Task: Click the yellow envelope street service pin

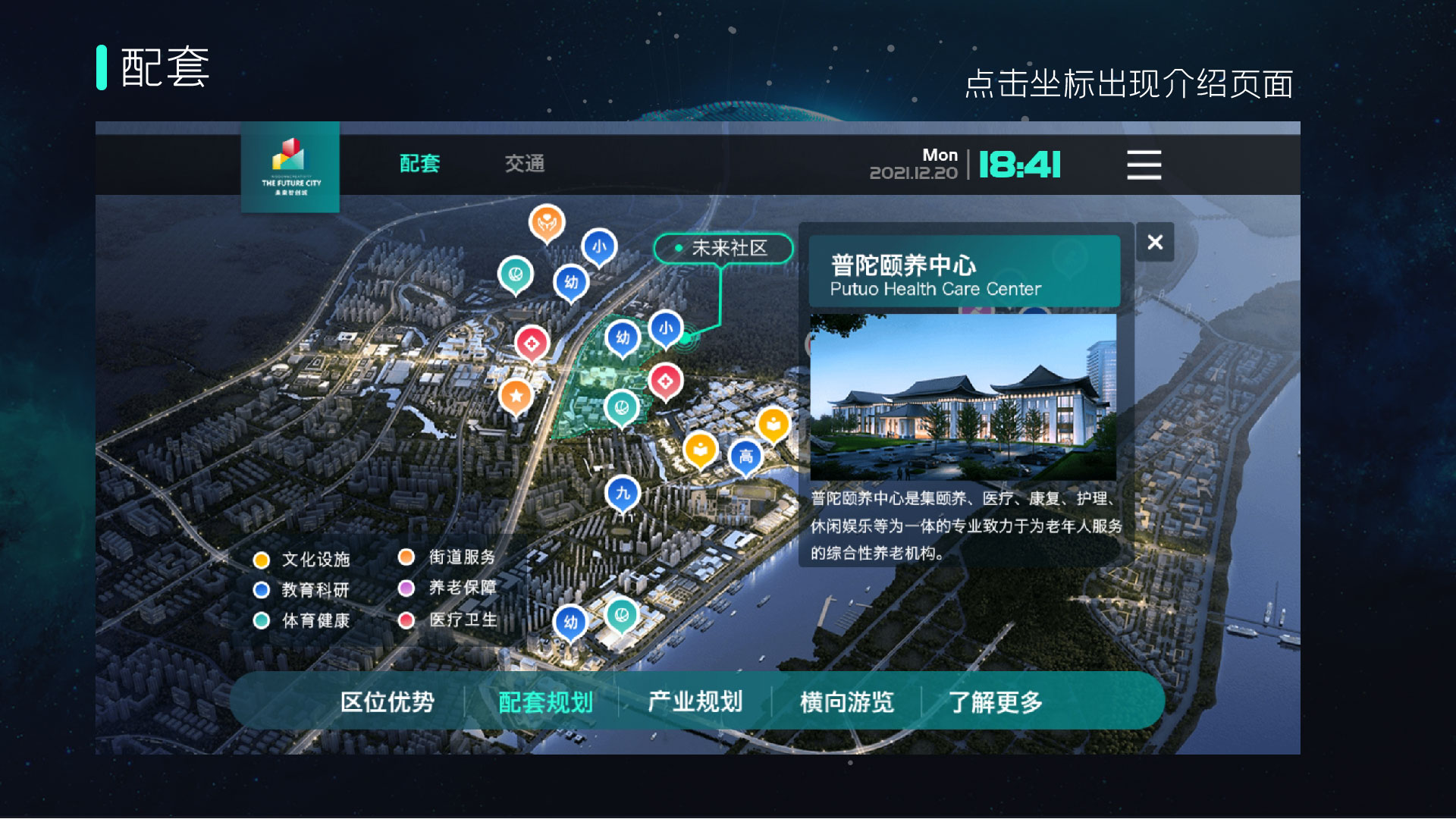Action: (x=699, y=449)
